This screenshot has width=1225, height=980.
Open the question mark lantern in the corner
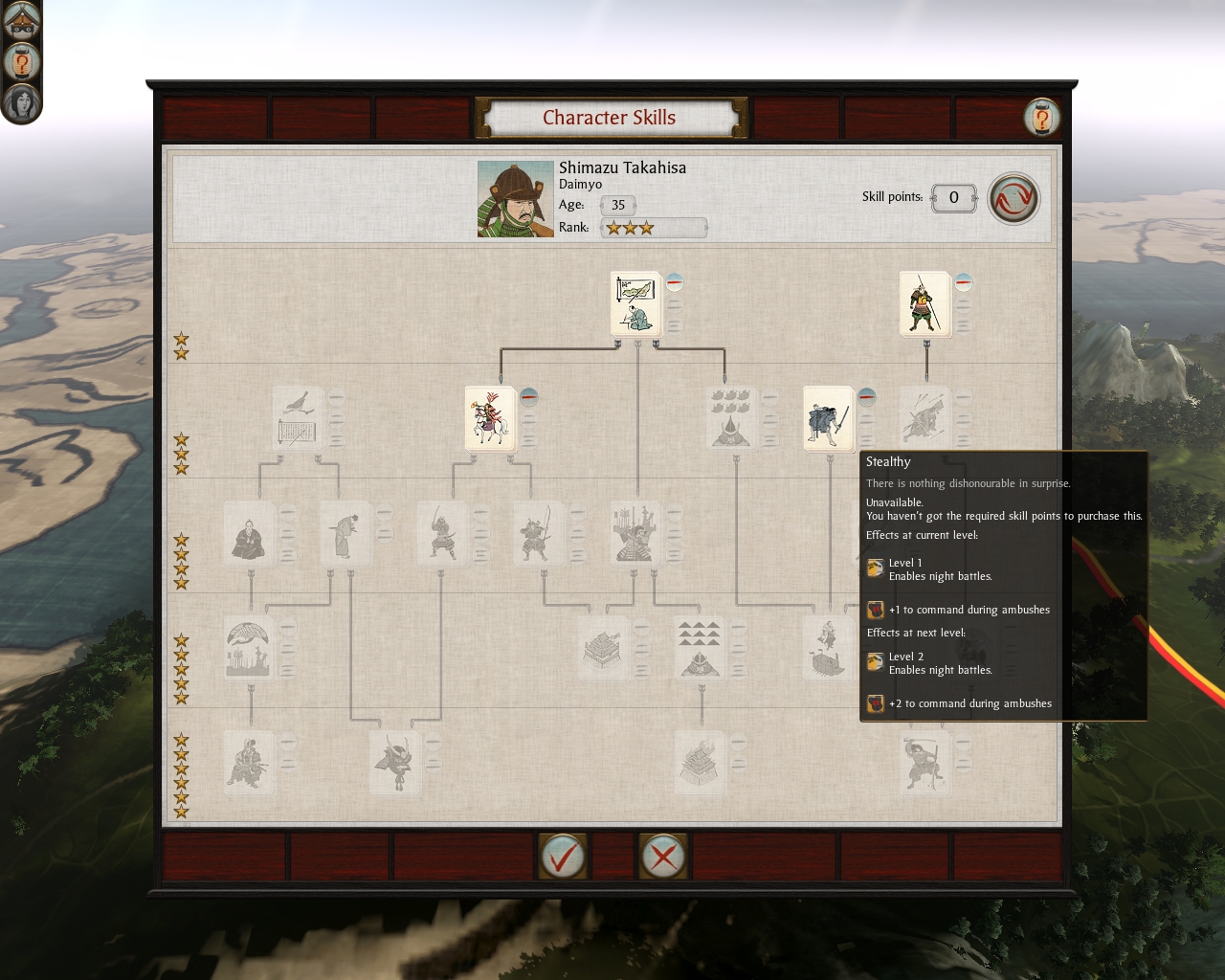pyautogui.click(x=21, y=62)
